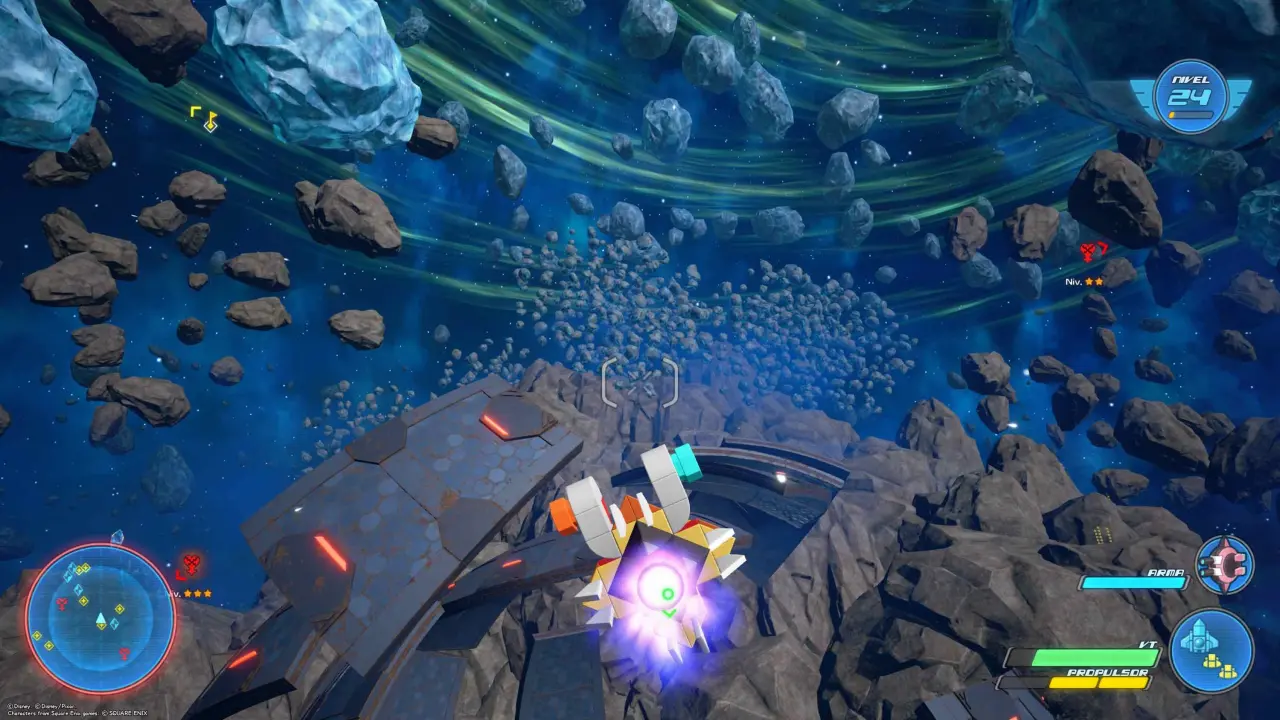The image size is (1280, 720).
Task: Click the Gummi ship status icon
Action: 1211,650
